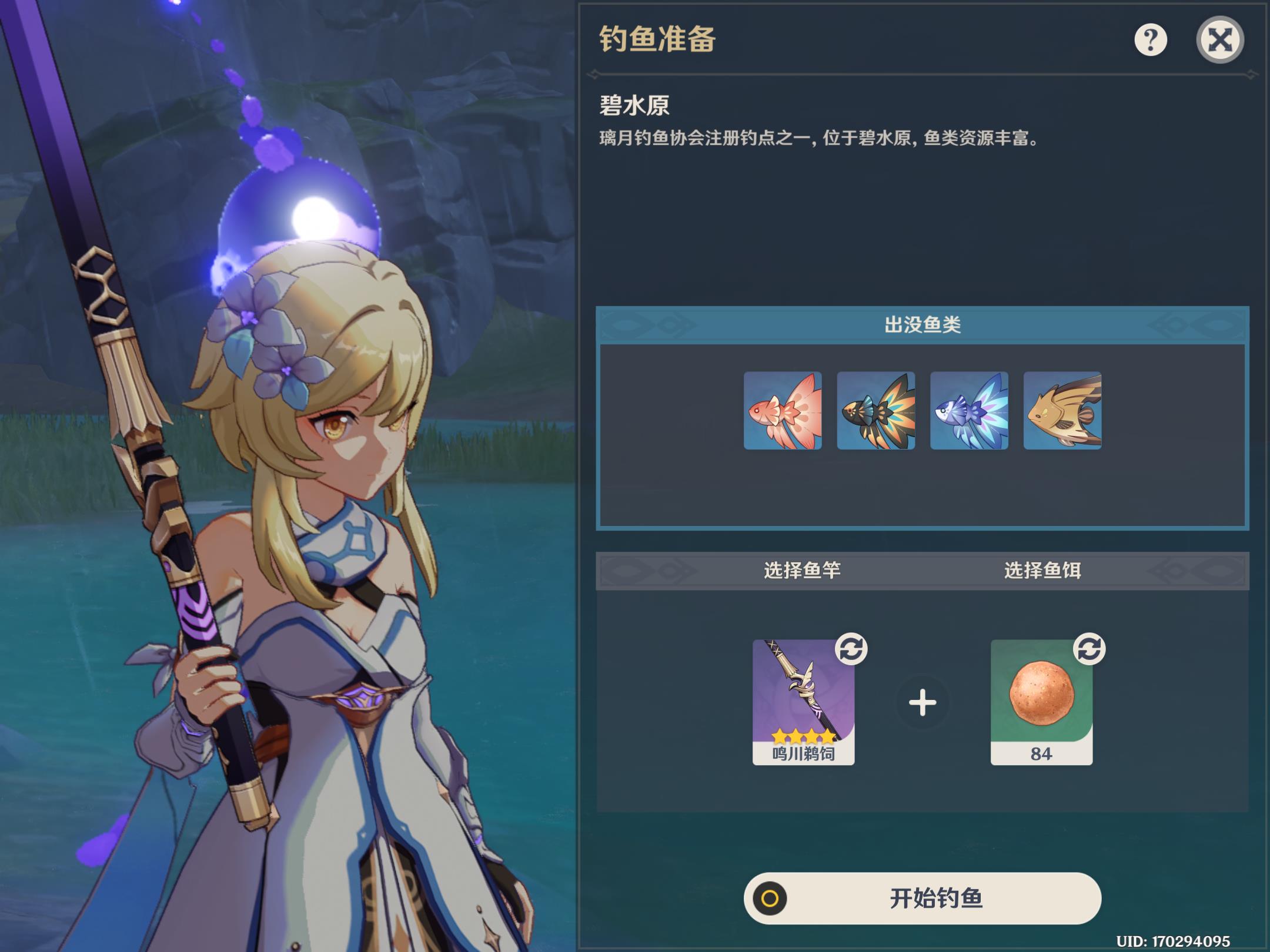Screen dimensions: 1270x952
Task: View the red-pink fish icon
Action: tap(783, 411)
